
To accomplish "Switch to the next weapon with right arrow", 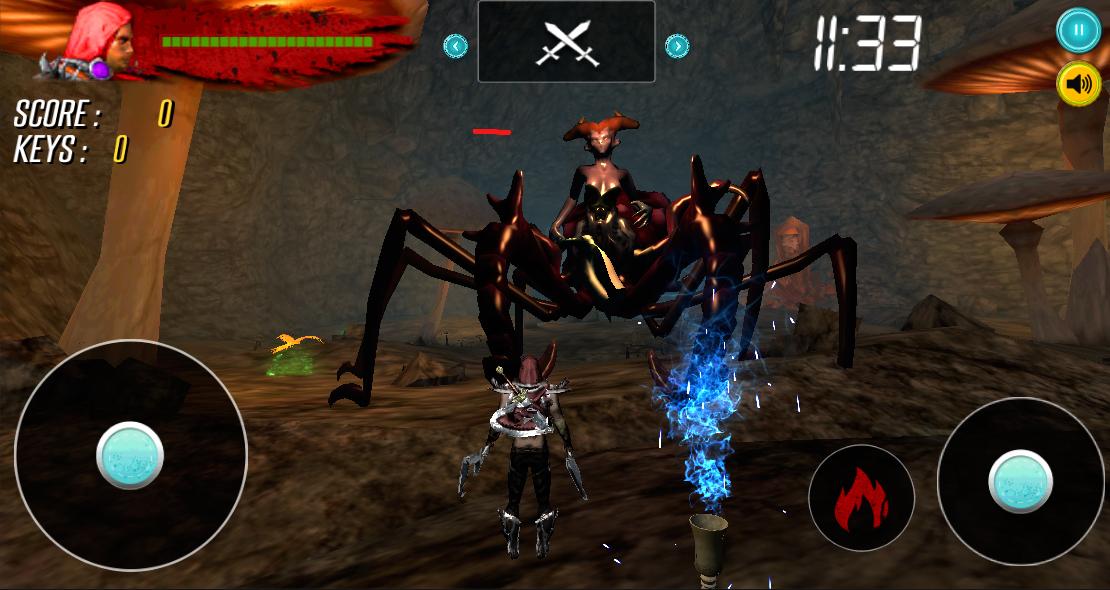I will pyautogui.click(x=677, y=45).
